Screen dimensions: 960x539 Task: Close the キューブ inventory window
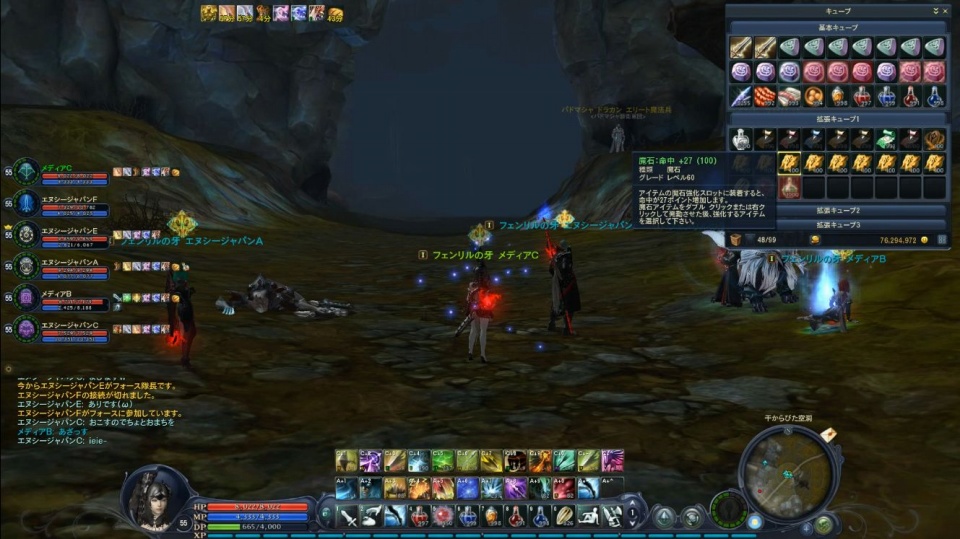tap(945, 10)
